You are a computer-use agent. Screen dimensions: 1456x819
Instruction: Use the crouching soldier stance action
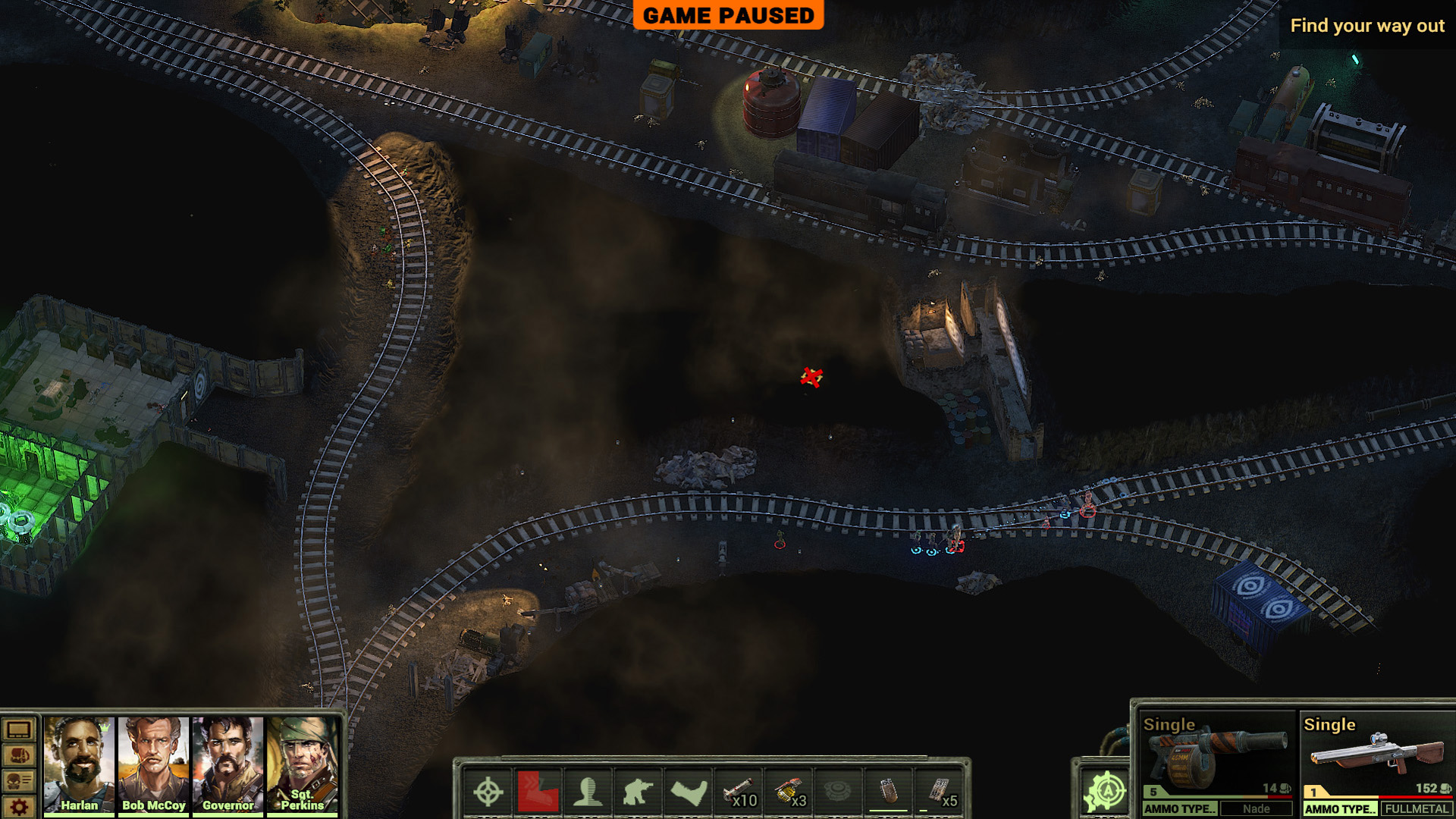coord(638,792)
